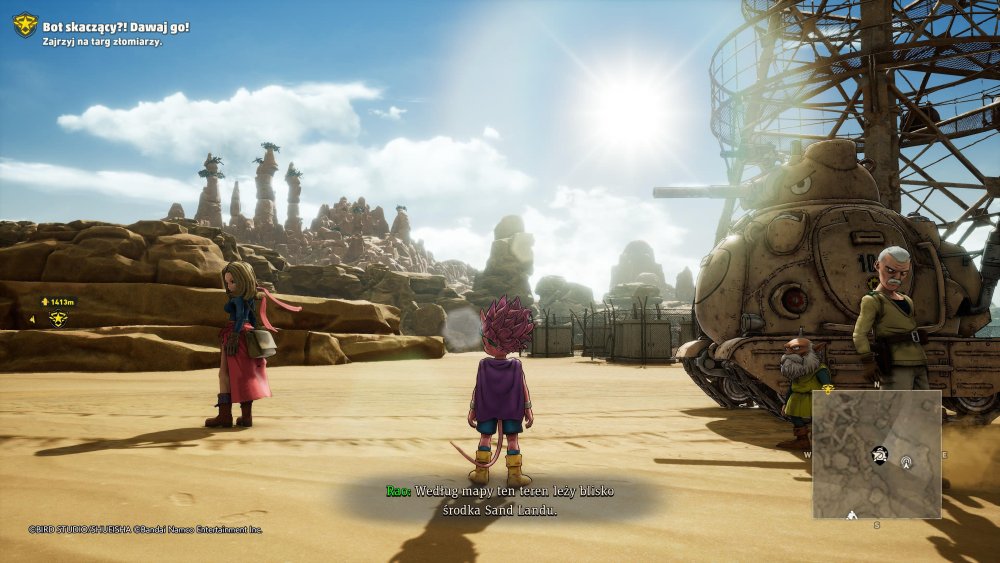Click the quest badge icon beside the quest title
The height and width of the screenshot is (563, 1000).
pyautogui.click(x=25, y=25)
